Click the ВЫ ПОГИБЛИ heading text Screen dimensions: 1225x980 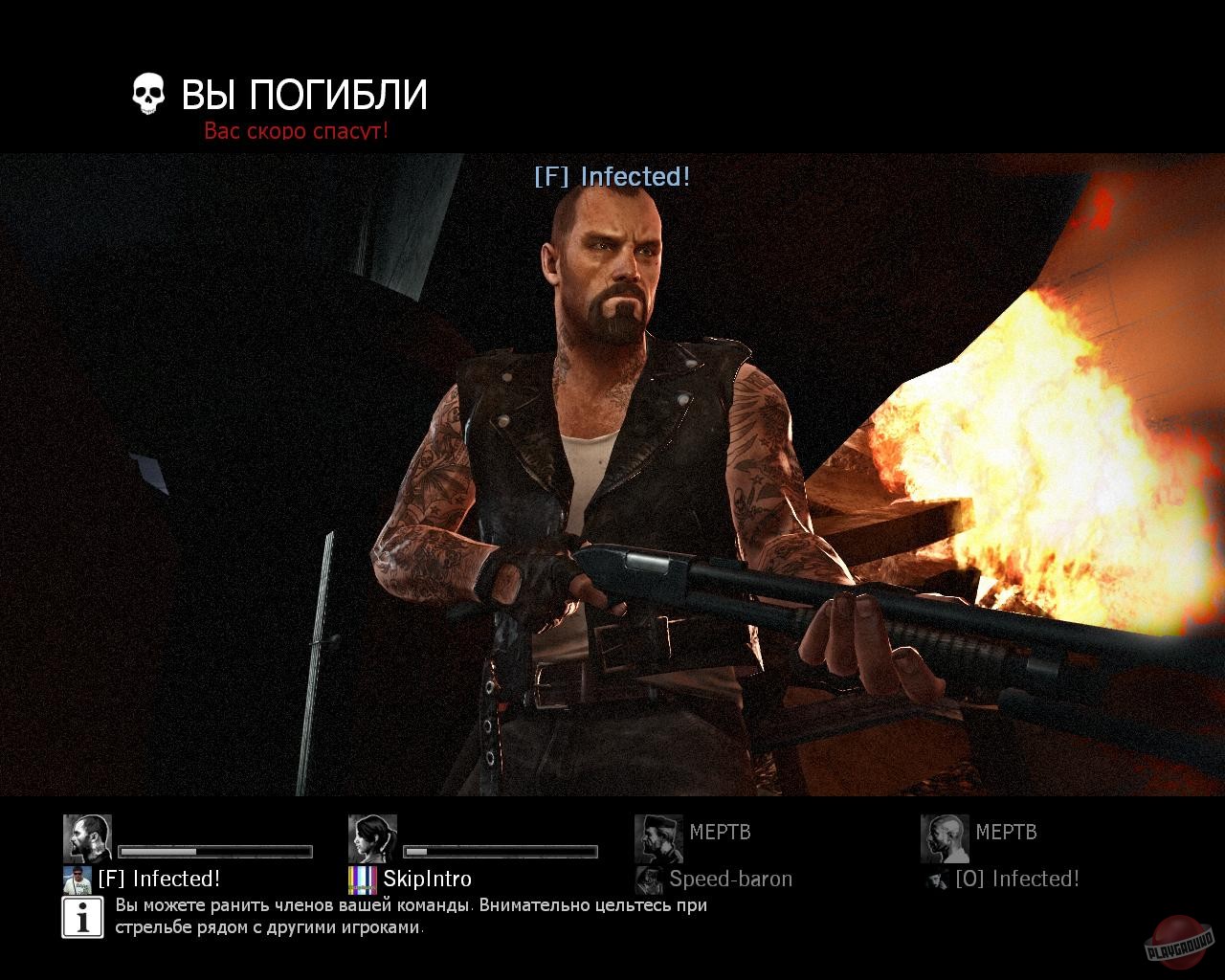[303, 94]
